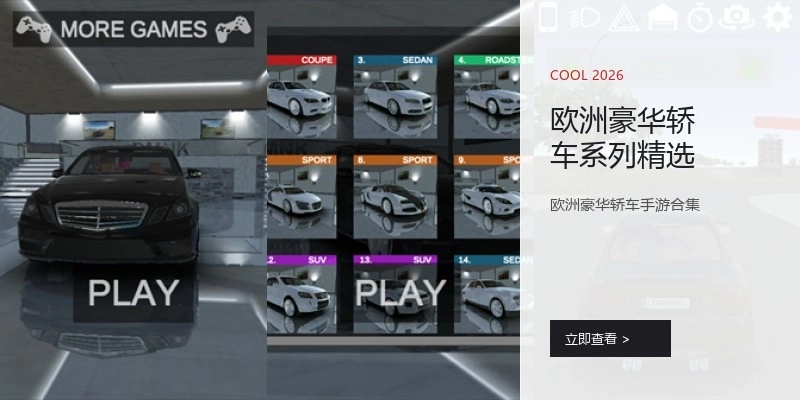Image resolution: width=800 pixels, height=400 pixels.
Task: Open the MORE GAMES button
Action: click(x=132, y=29)
